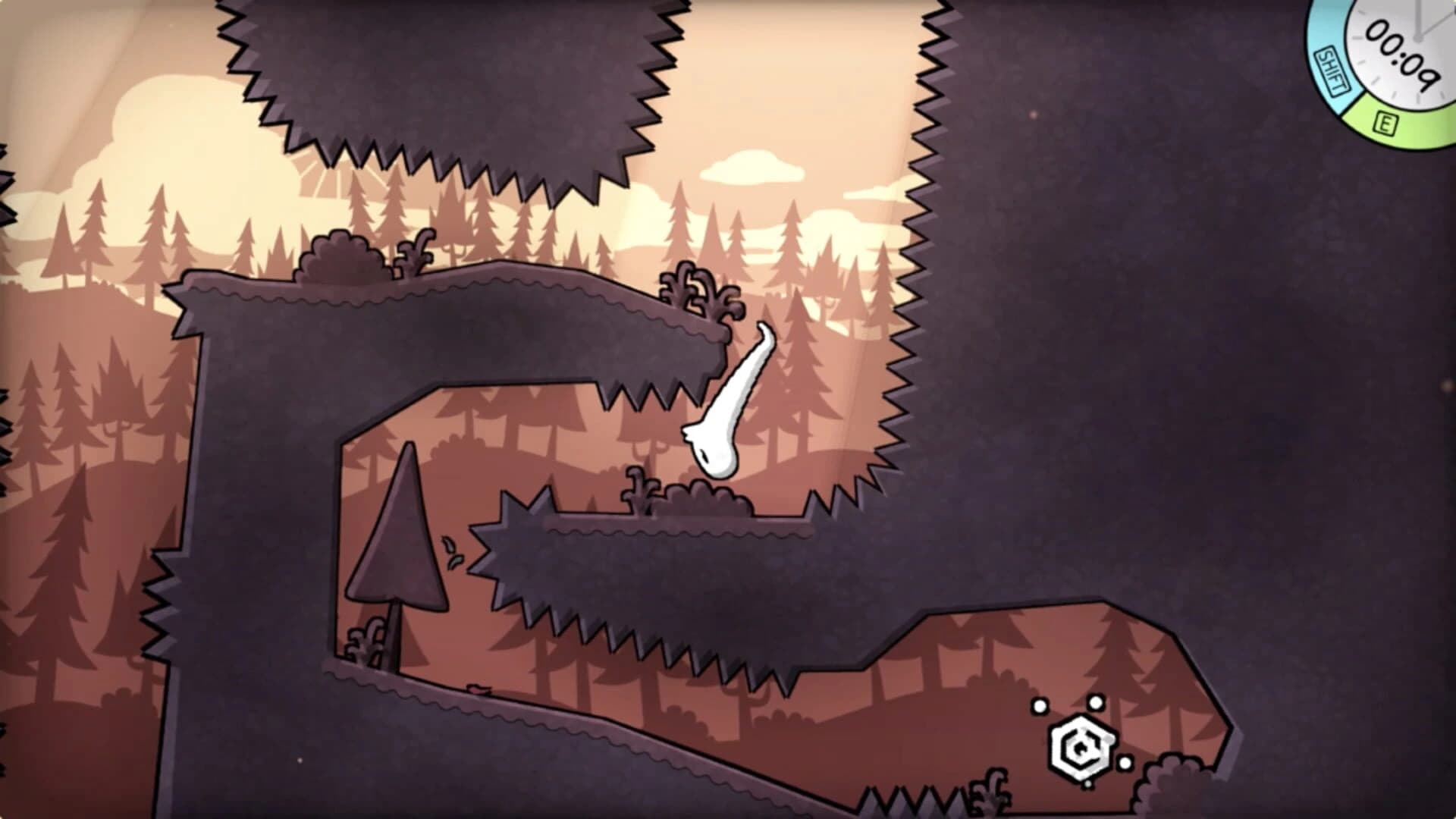Viewport: 1456px width, 819px height.
Task: Click the small white particle left of the emblem
Action: pos(1040,706)
